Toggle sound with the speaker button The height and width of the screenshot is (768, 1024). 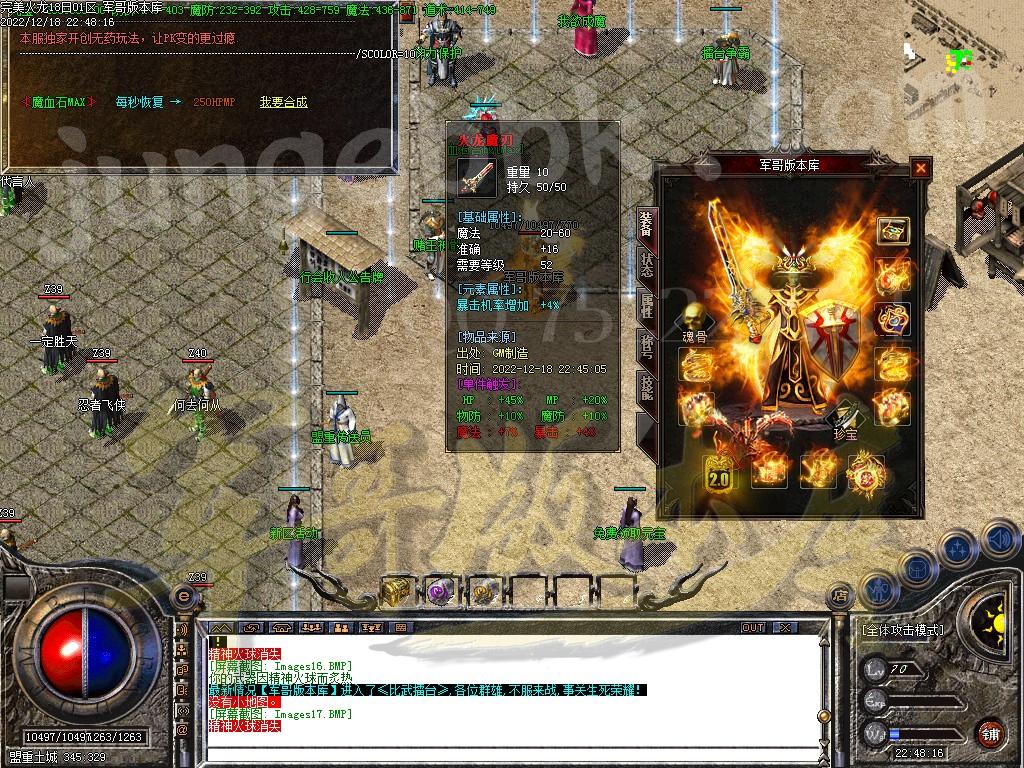998,540
